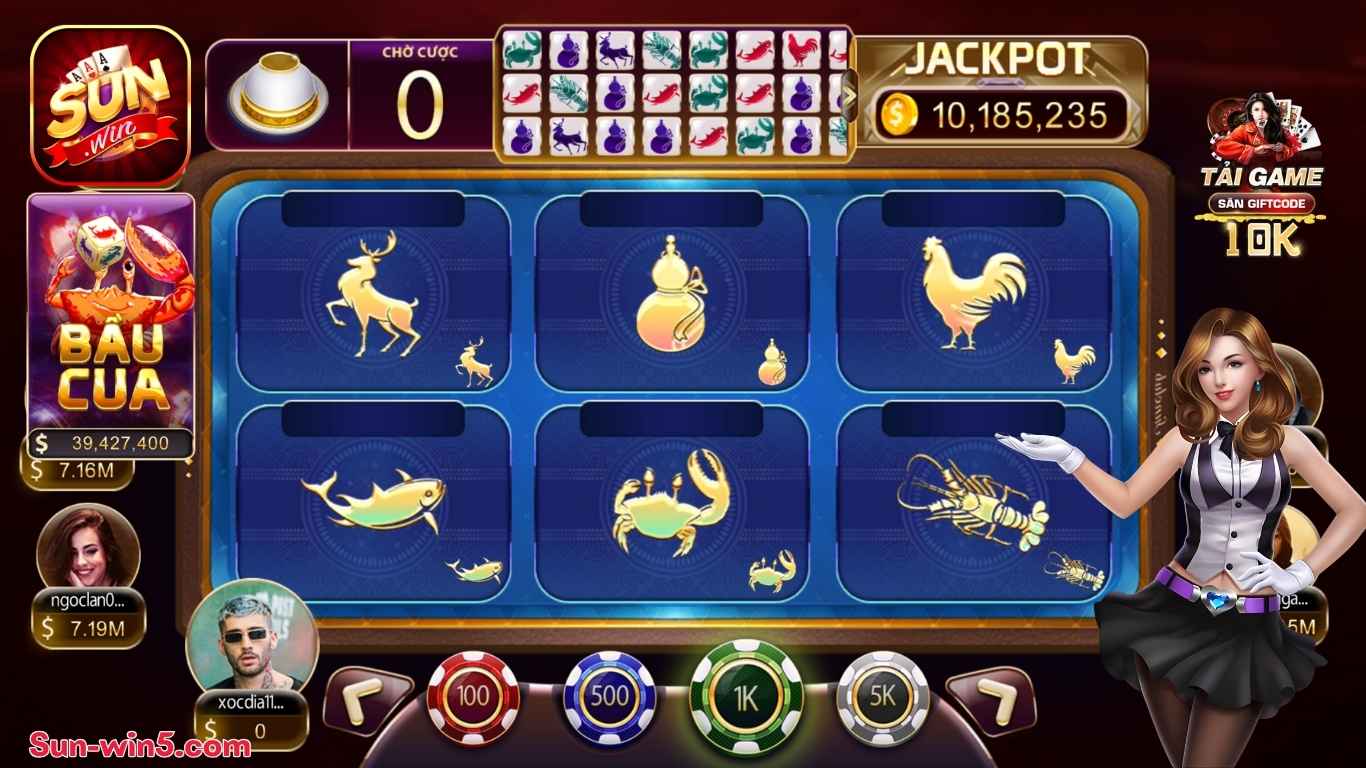Click the Sun Win logo
This screenshot has width=1366, height=768.
pyautogui.click(x=111, y=106)
